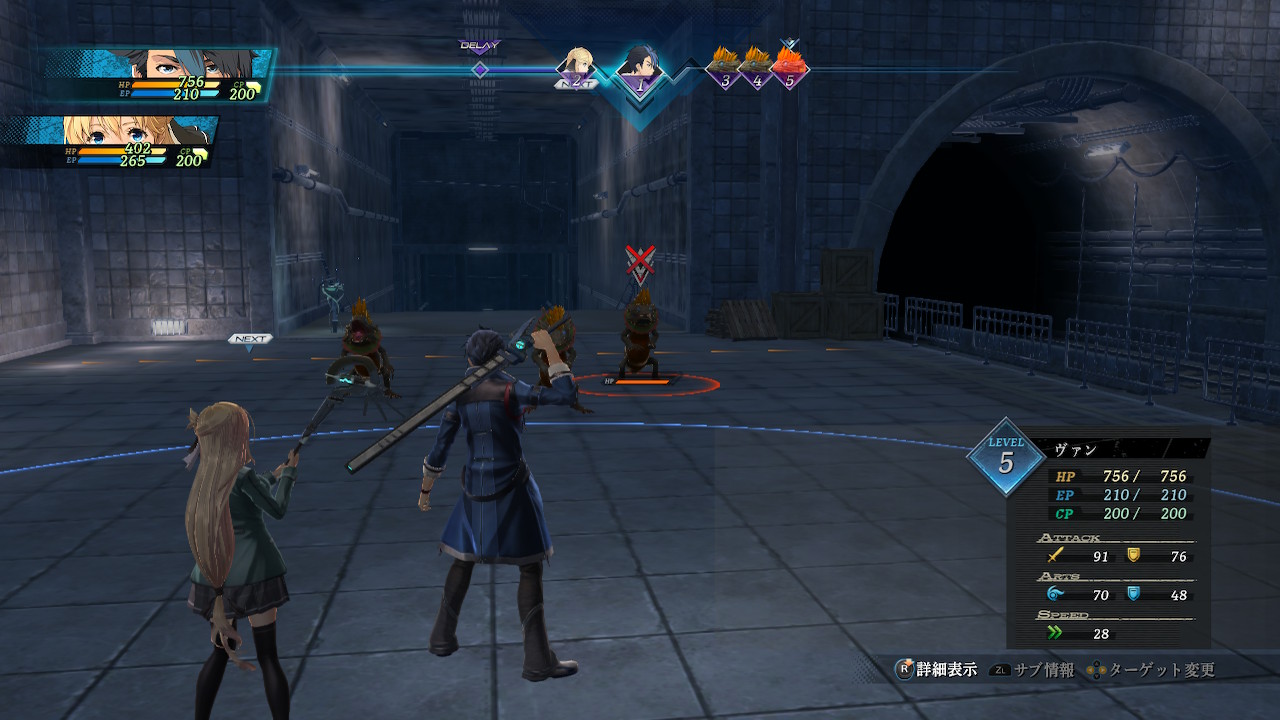Open the 詳細表示 detailed view option
The image size is (1280, 720).
coord(936,670)
